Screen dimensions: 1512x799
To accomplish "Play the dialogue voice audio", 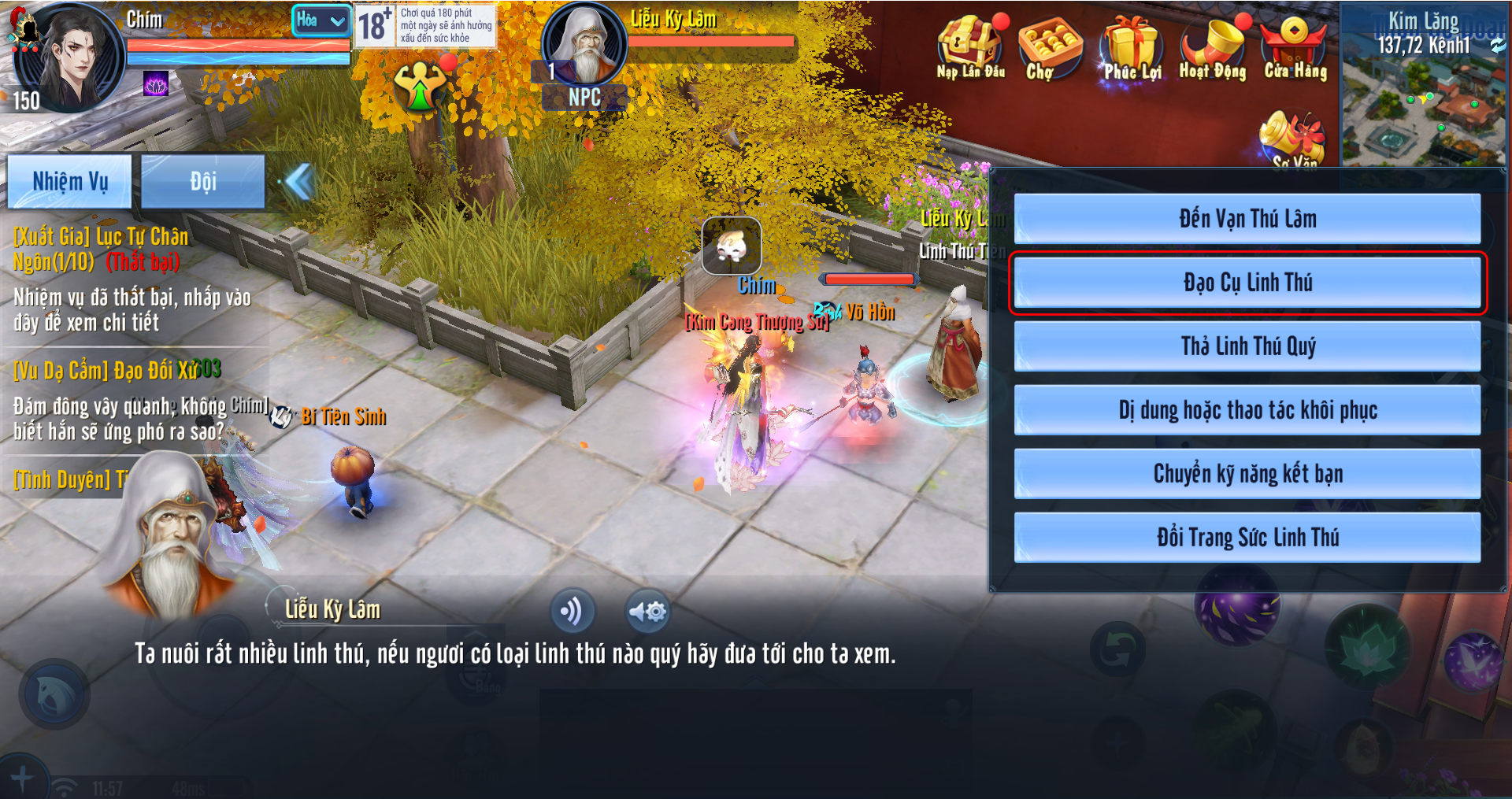I will (x=573, y=611).
